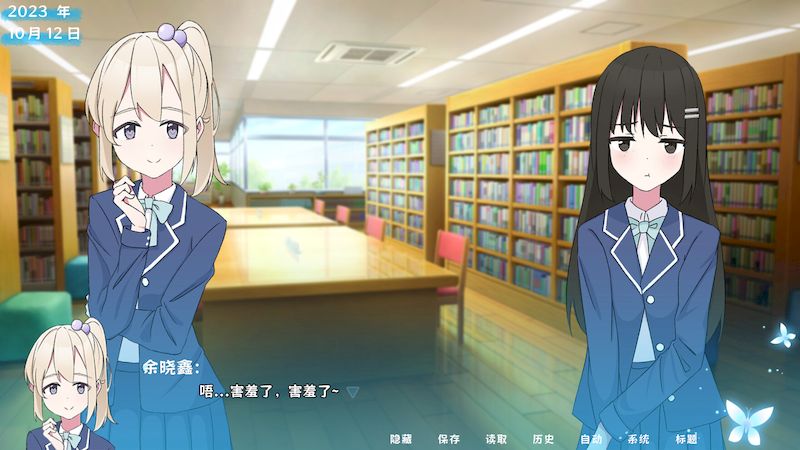The height and width of the screenshot is (450, 800).
Task: Open the 保存 save menu
Action: 448,439
